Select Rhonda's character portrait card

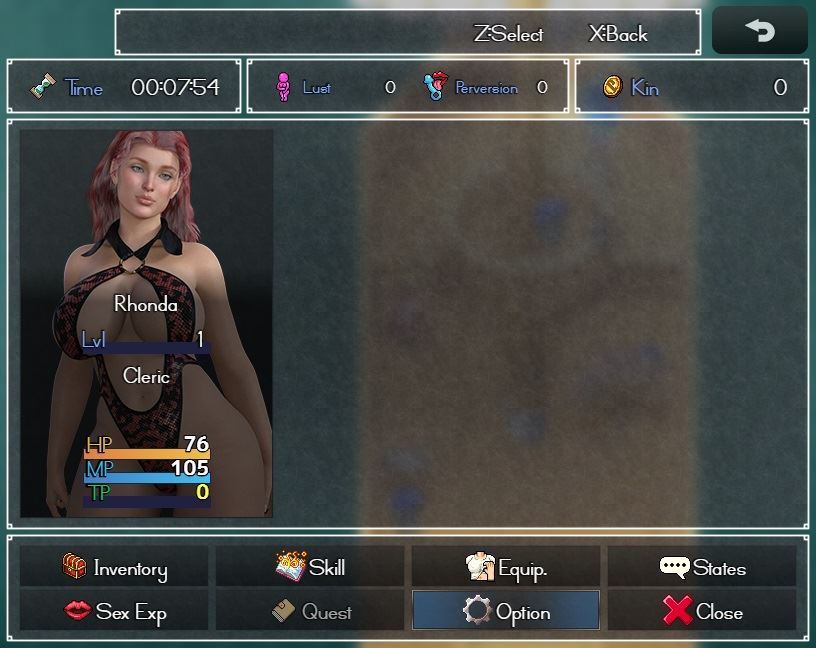[x=146, y=323]
